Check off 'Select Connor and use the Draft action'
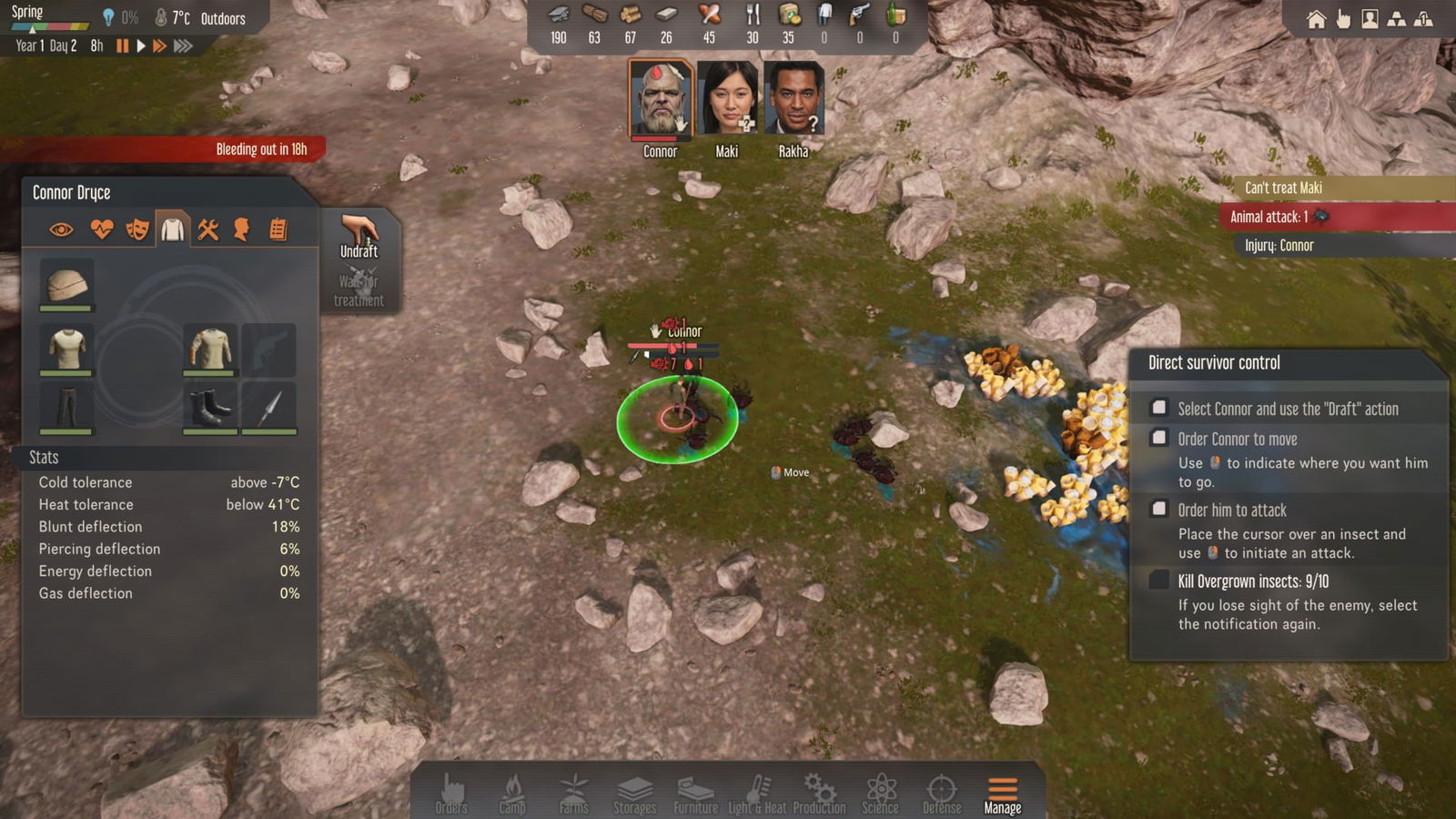 [x=1159, y=408]
